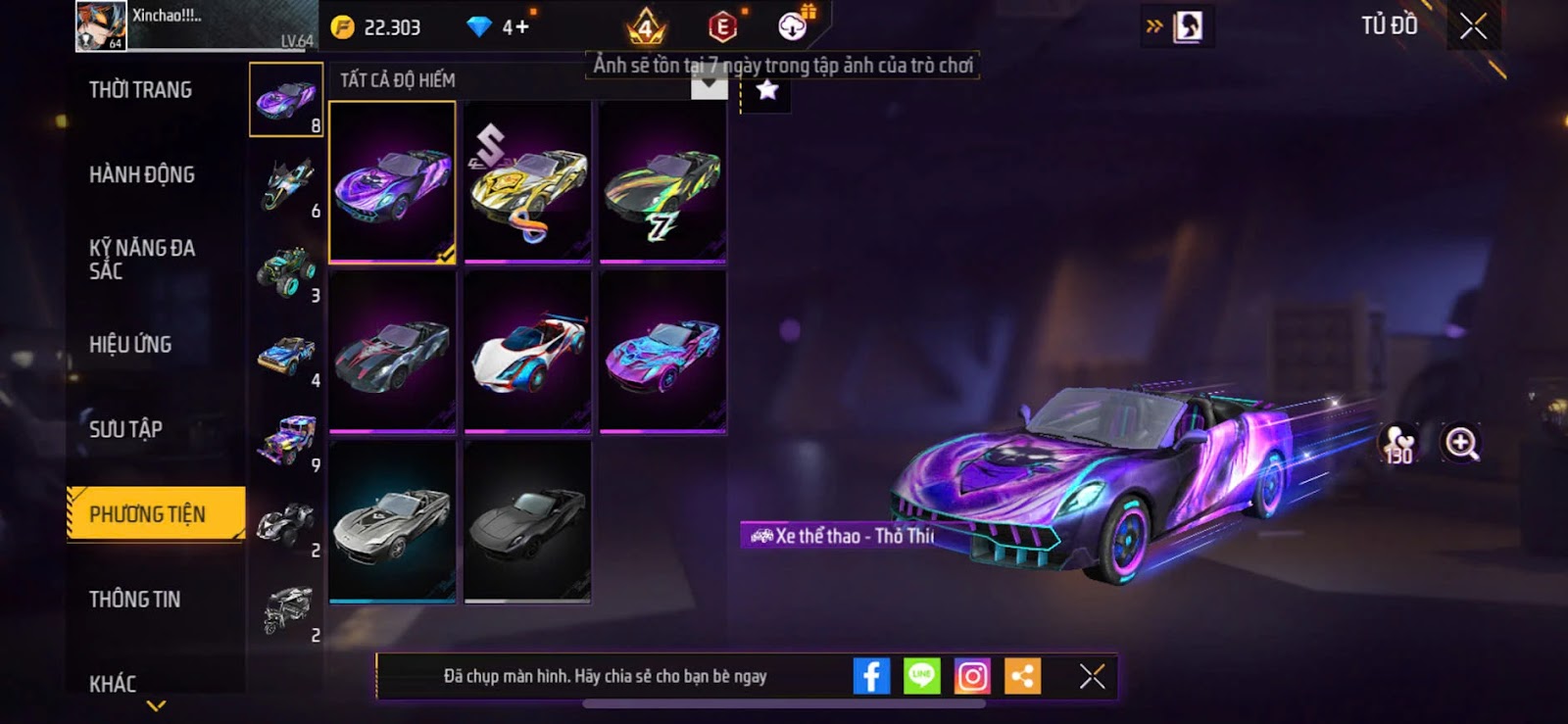Viewport: 1568px width, 724px height.
Task: Select the gold sports car skin
Action: pyautogui.click(x=527, y=182)
